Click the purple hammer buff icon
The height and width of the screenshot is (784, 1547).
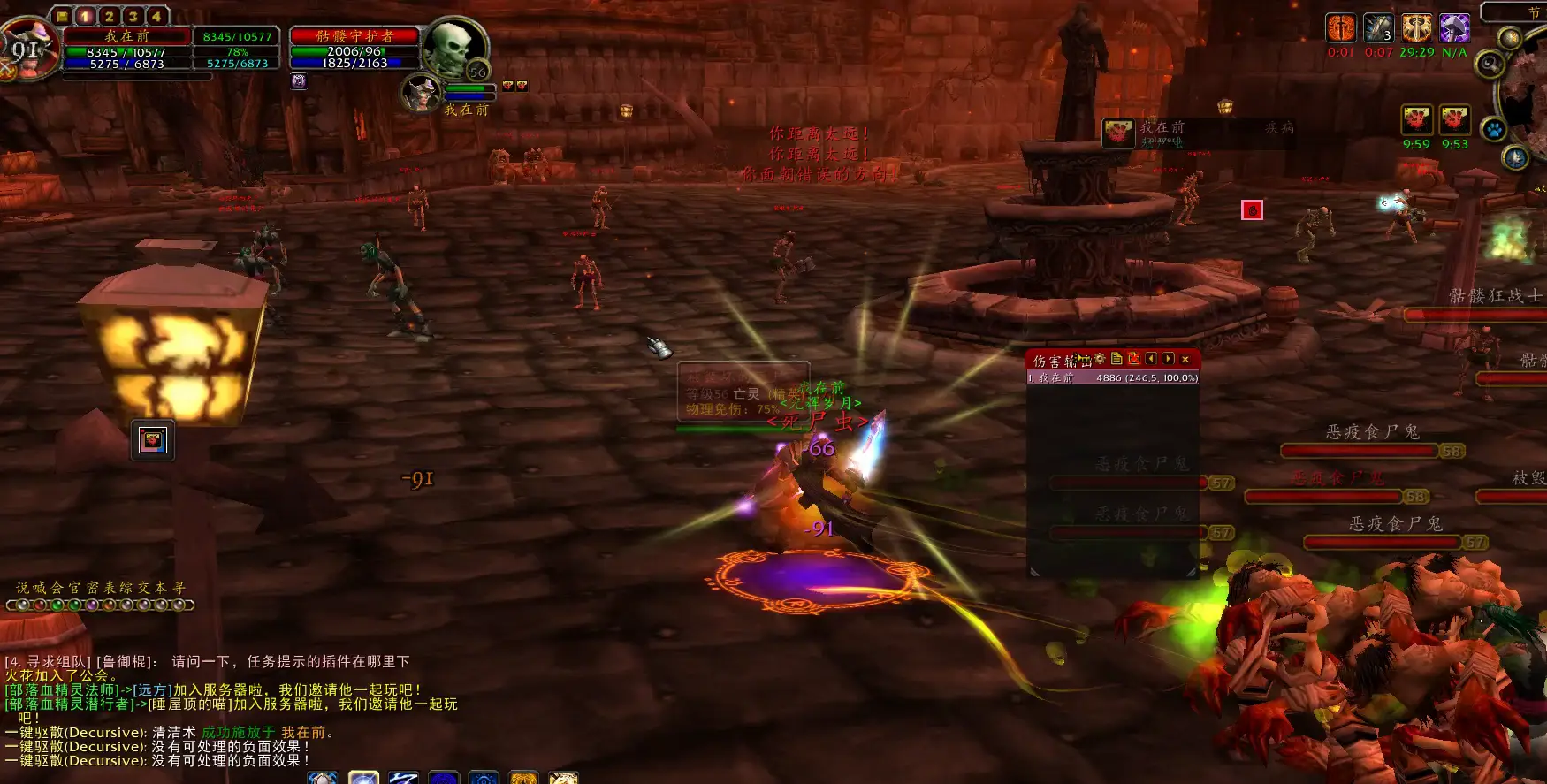coord(1454,28)
